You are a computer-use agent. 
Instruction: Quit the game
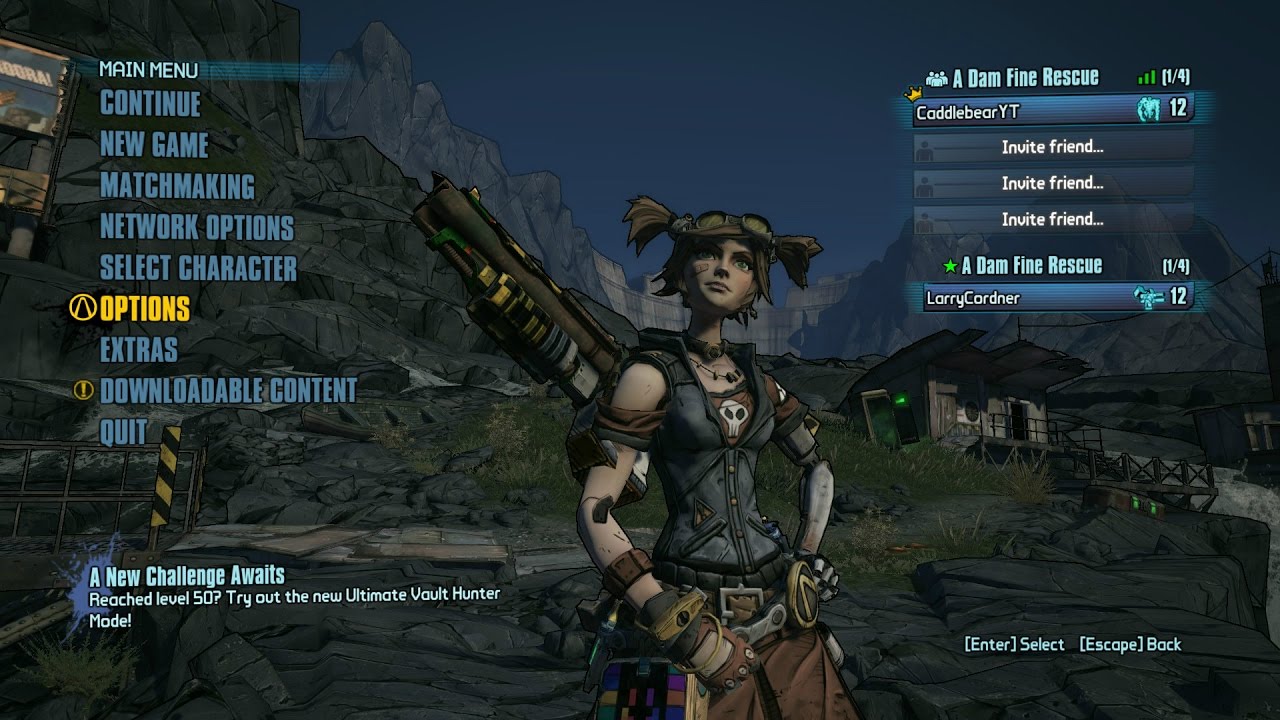pyautogui.click(x=124, y=432)
